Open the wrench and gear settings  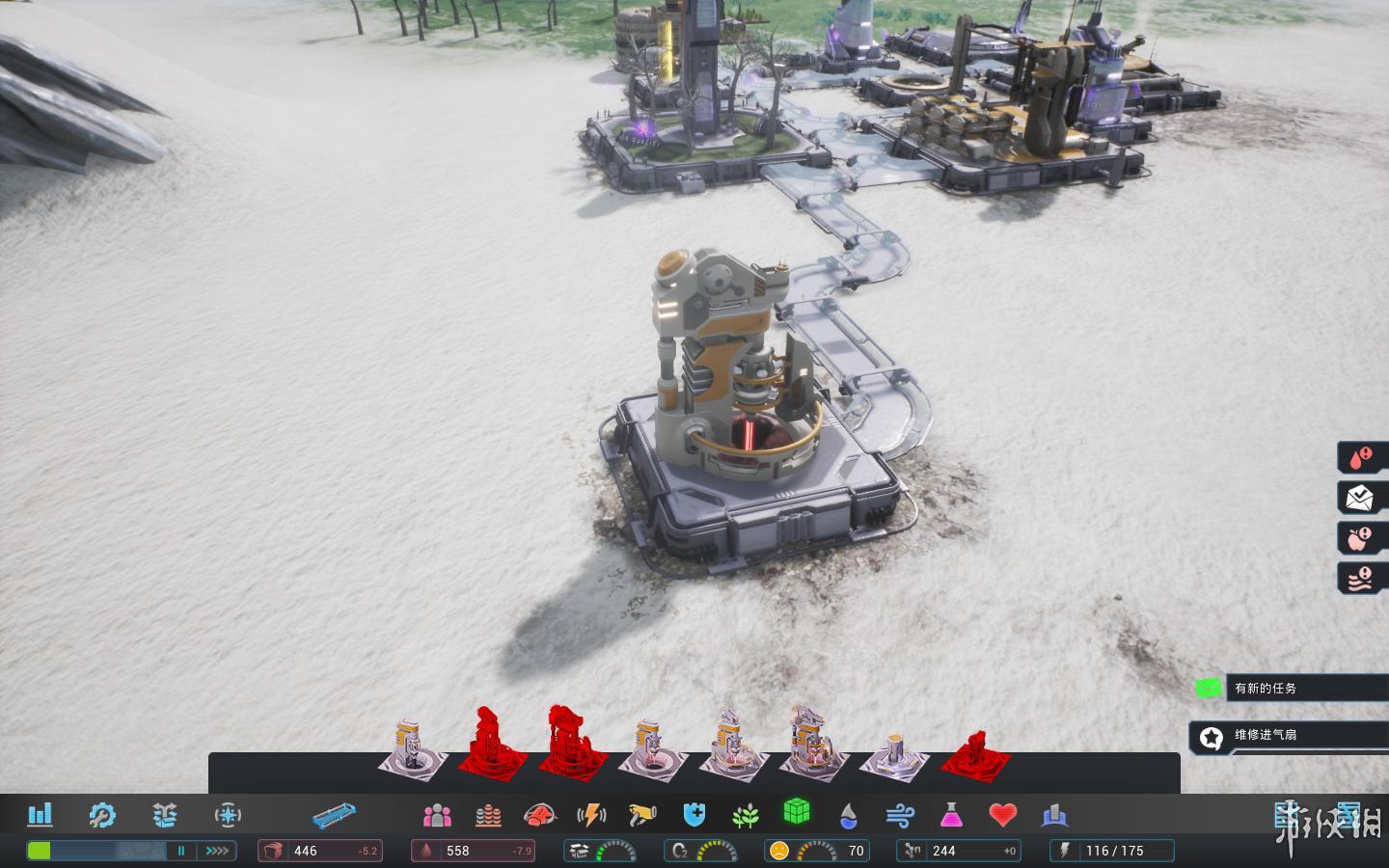coord(101,815)
